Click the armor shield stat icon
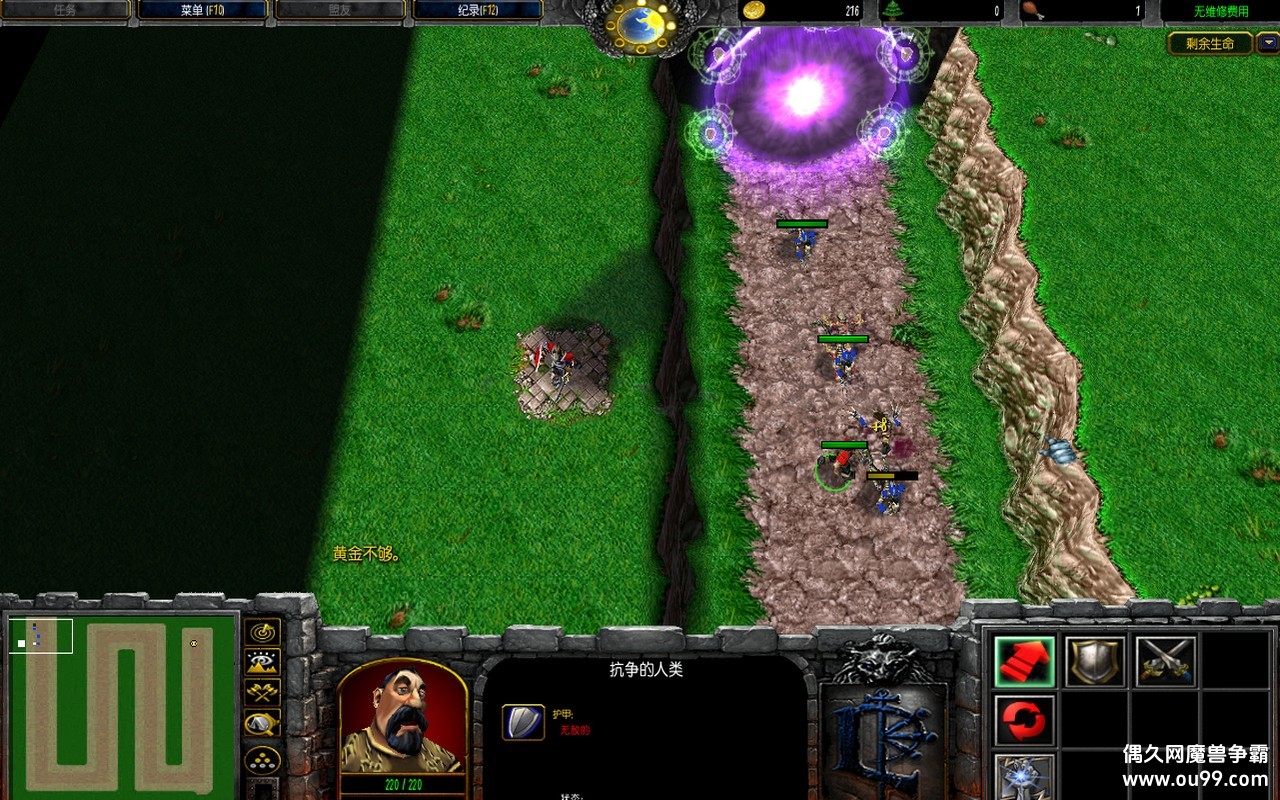This screenshot has height=800, width=1280. pyautogui.click(x=523, y=722)
